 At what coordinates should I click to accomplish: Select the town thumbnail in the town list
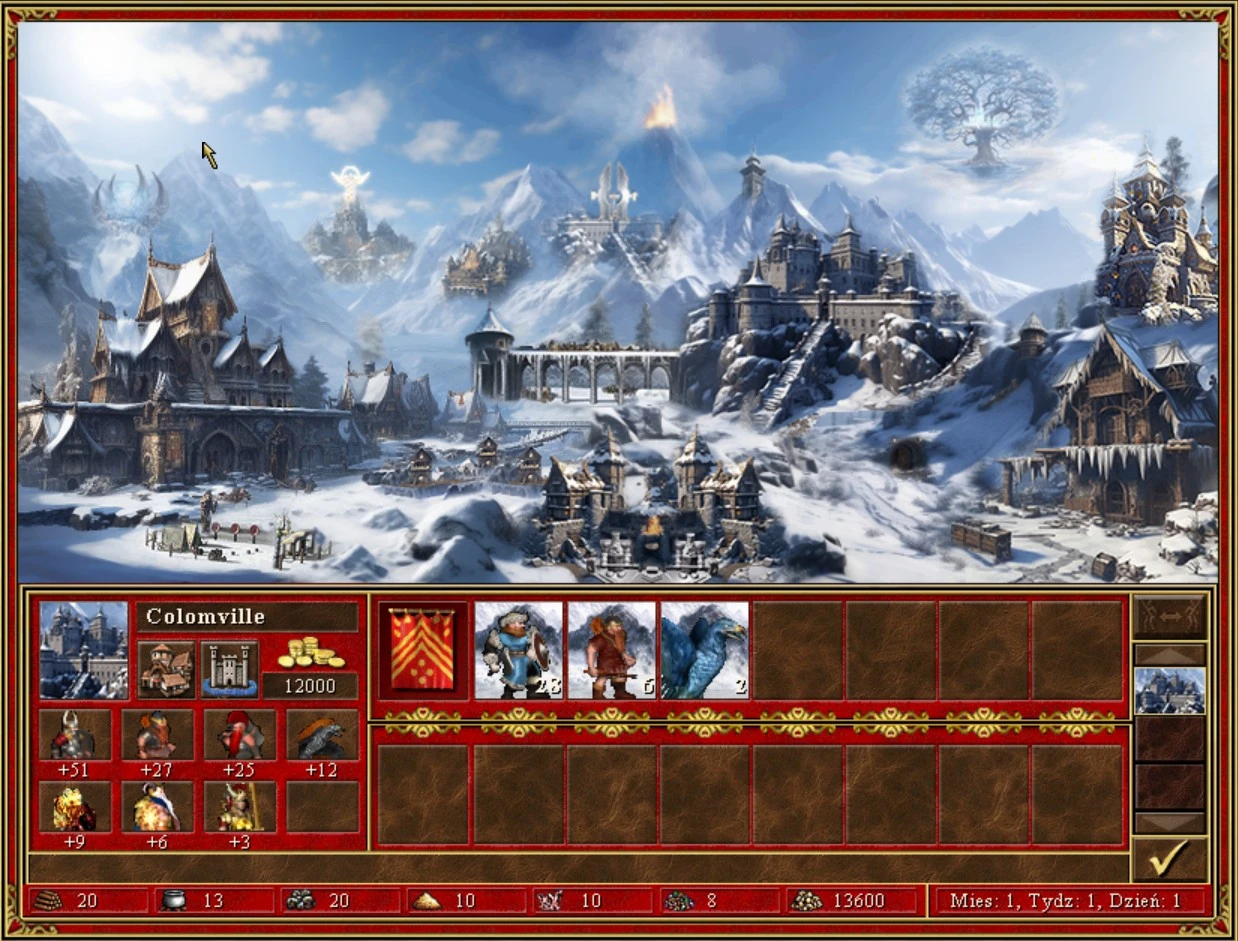pos(1169,690)
